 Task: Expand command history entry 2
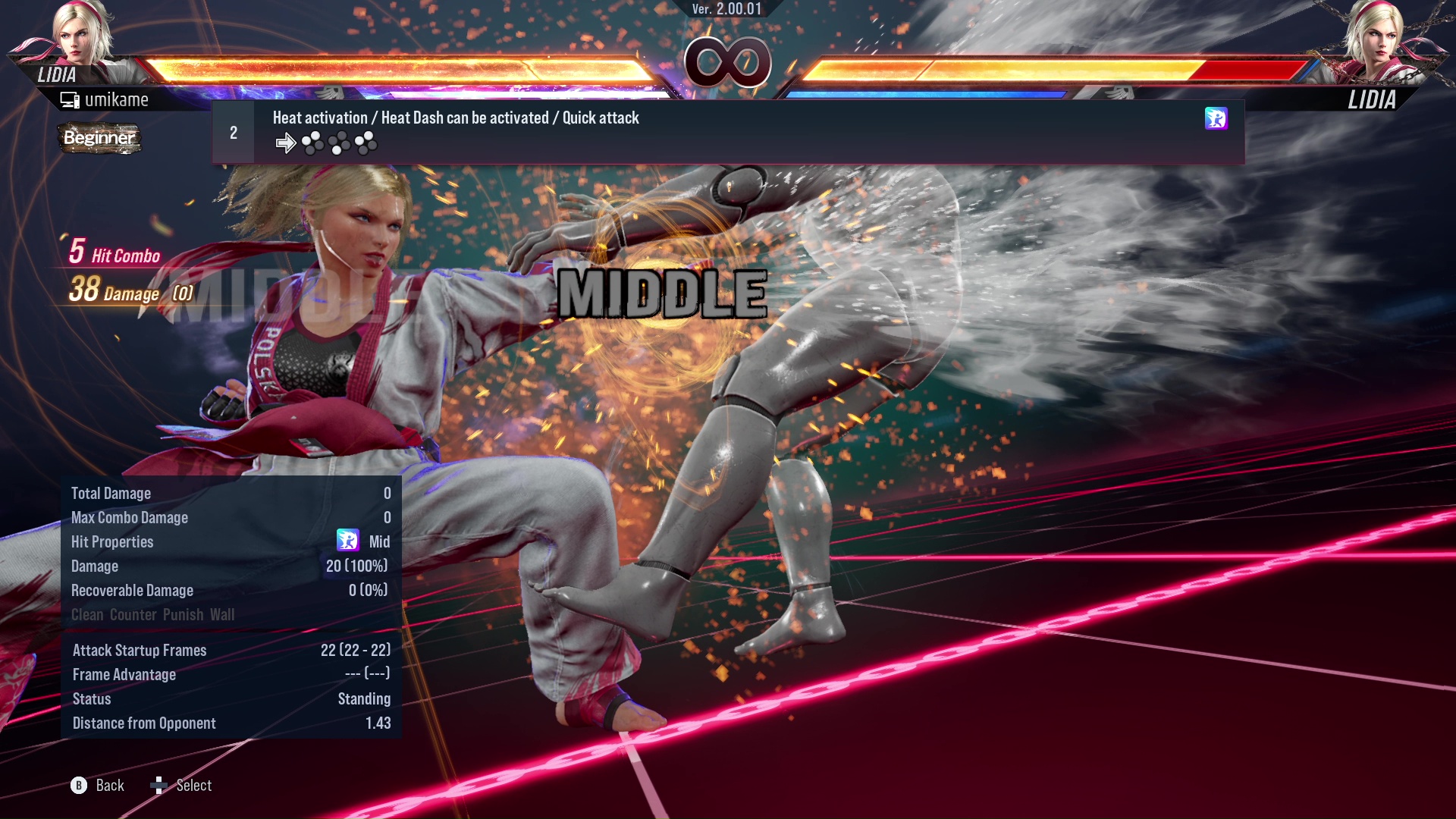233,132
